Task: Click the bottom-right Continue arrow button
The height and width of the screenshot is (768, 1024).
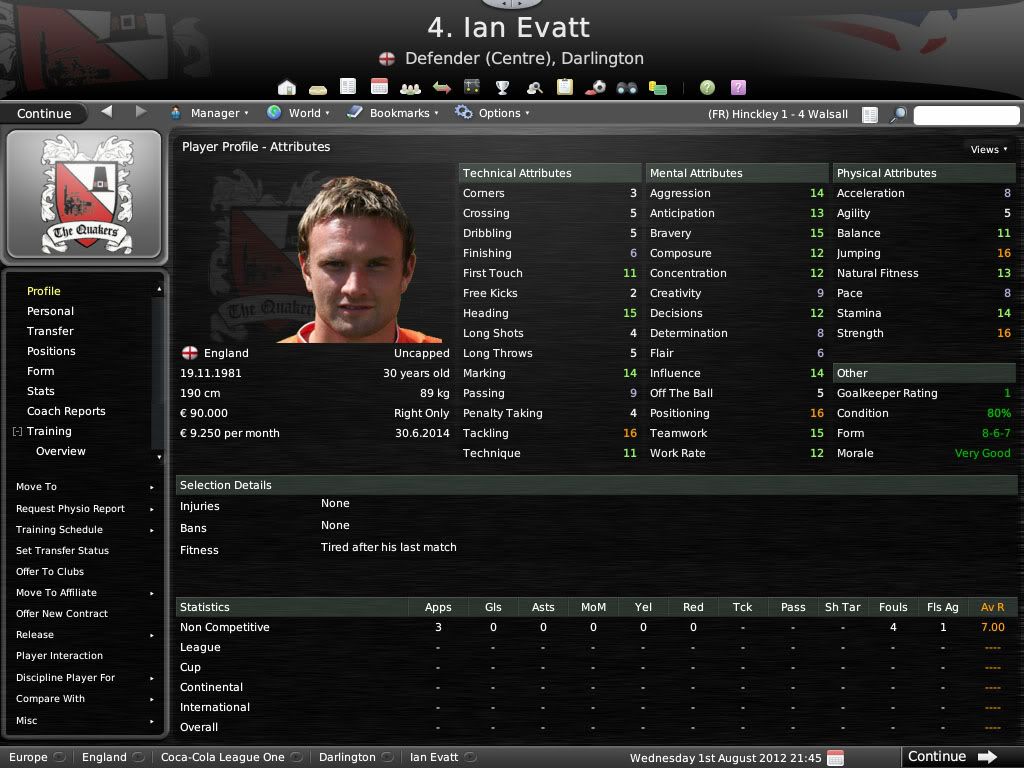Action: click(952, 756)
